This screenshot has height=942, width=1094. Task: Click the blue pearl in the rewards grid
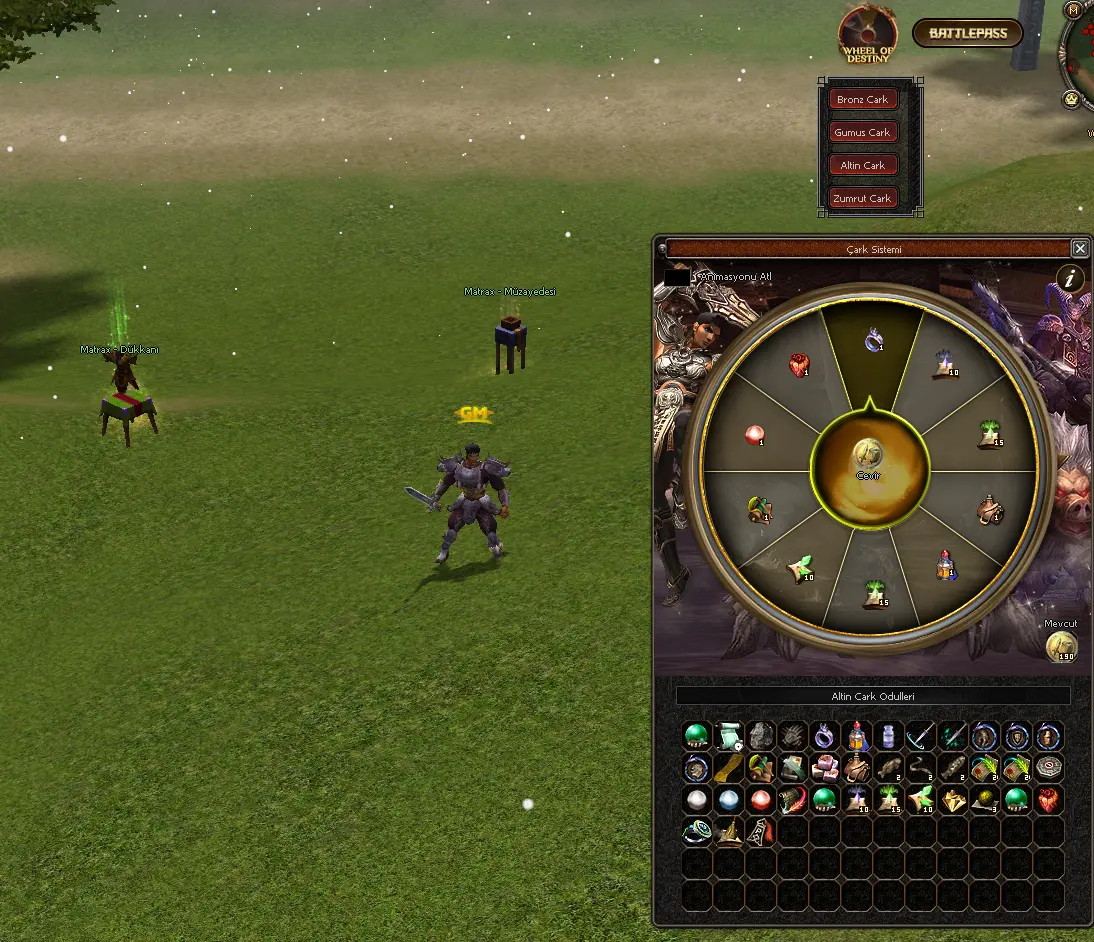(x=729, y=800)
